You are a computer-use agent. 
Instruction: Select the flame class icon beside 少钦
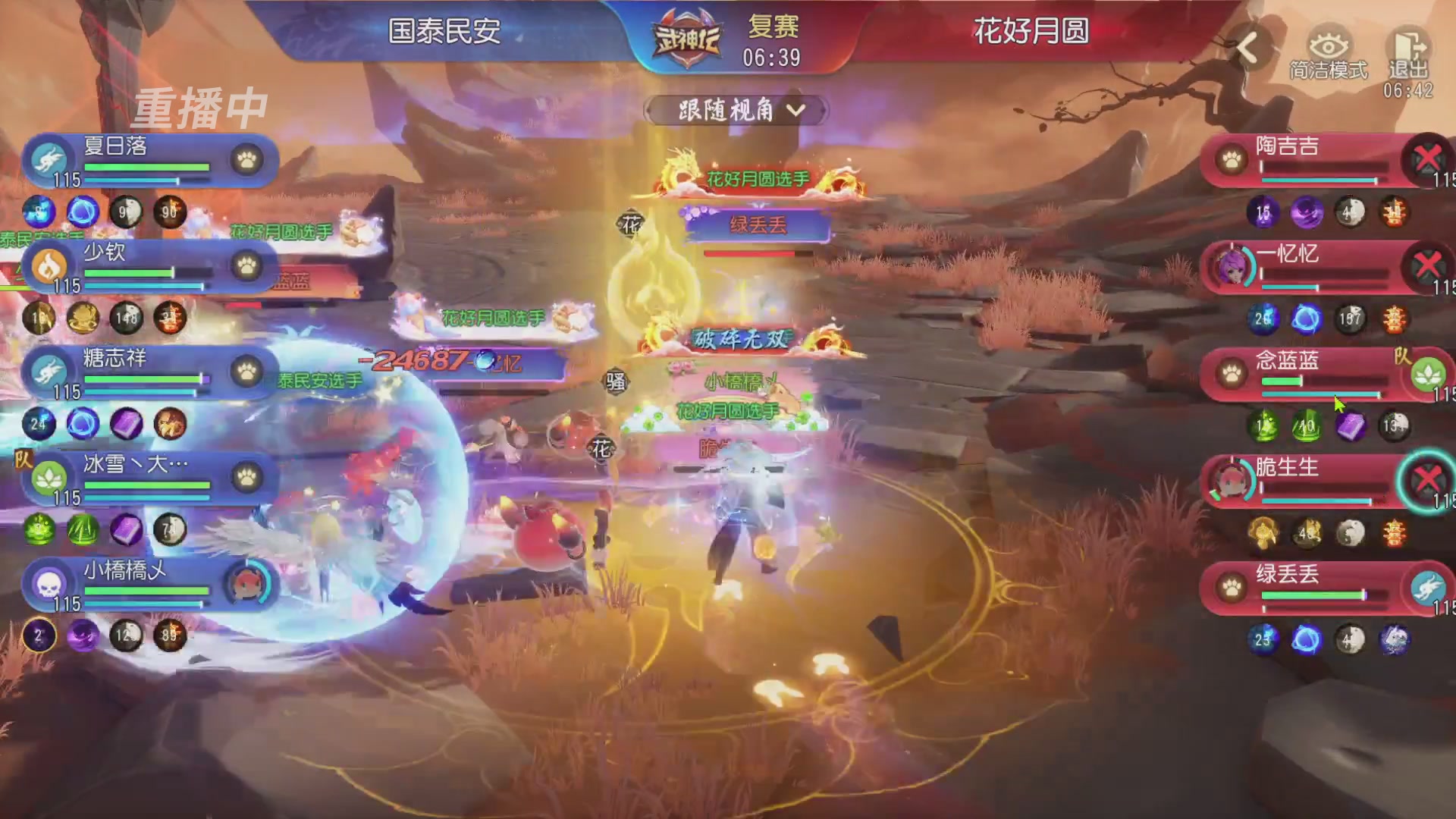click(50, 267)
